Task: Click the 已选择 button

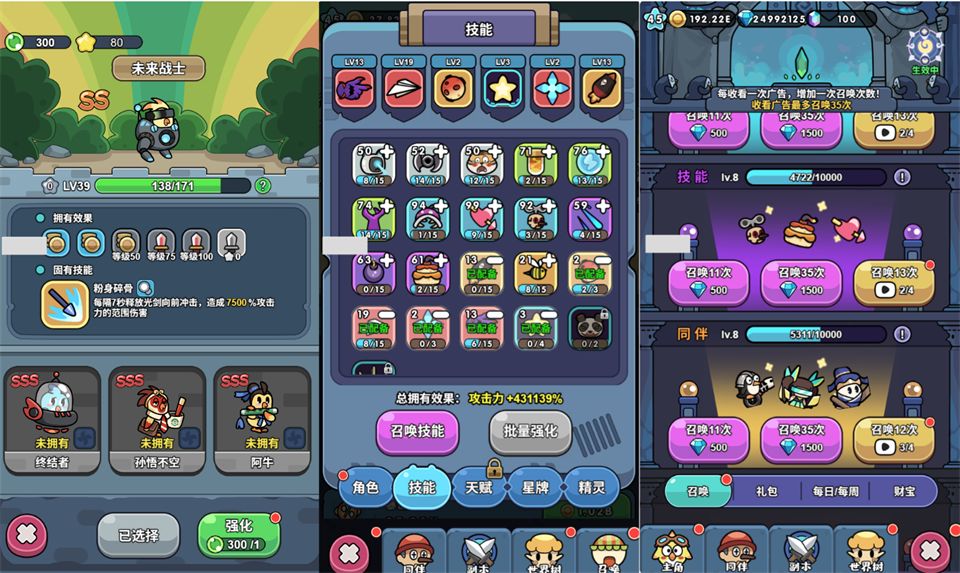Action: (x=138, y=535)
